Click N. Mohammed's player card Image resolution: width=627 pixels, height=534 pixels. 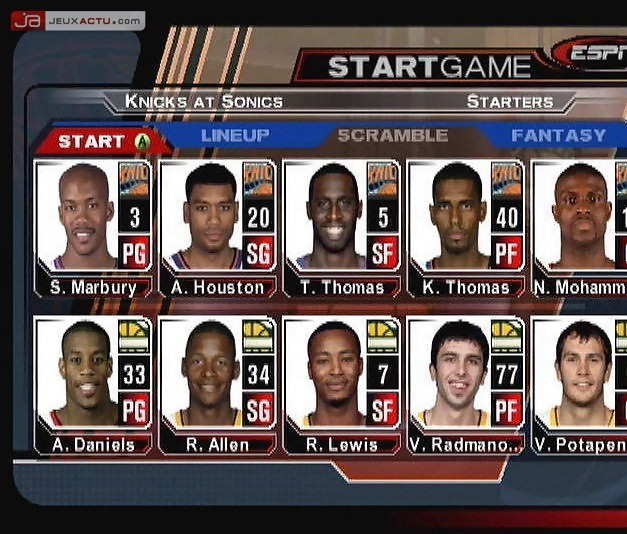580,227
